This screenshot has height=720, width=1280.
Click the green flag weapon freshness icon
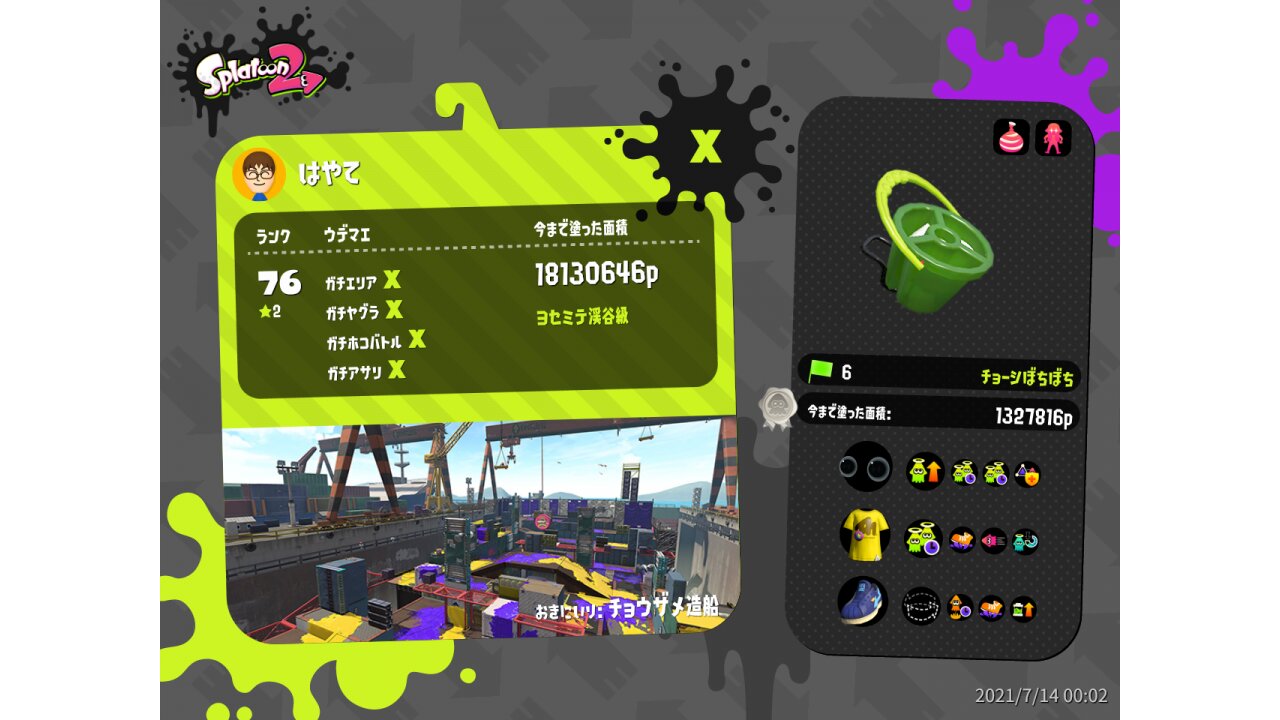point(820,372)
